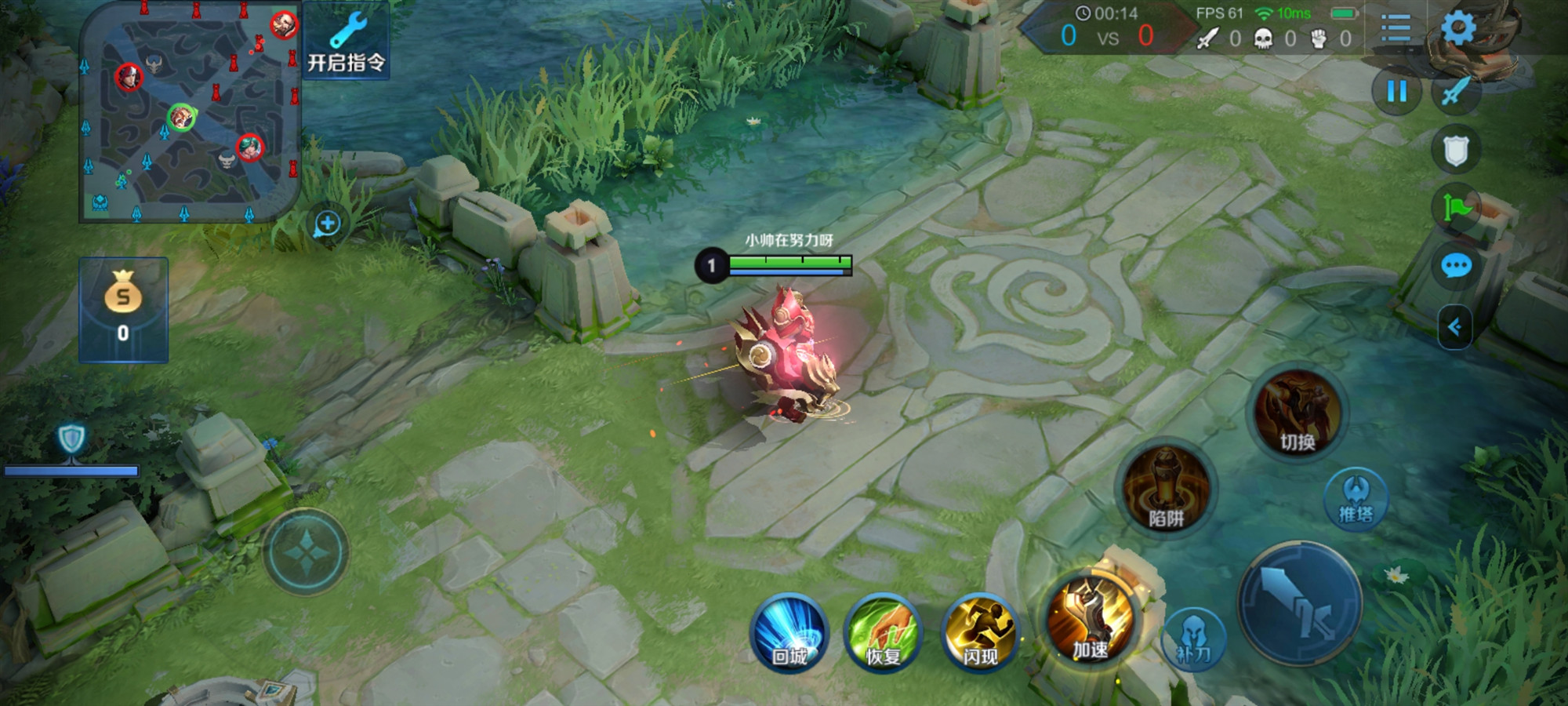Click the magnifier plus icon beside minimap

tap(327, 224)
